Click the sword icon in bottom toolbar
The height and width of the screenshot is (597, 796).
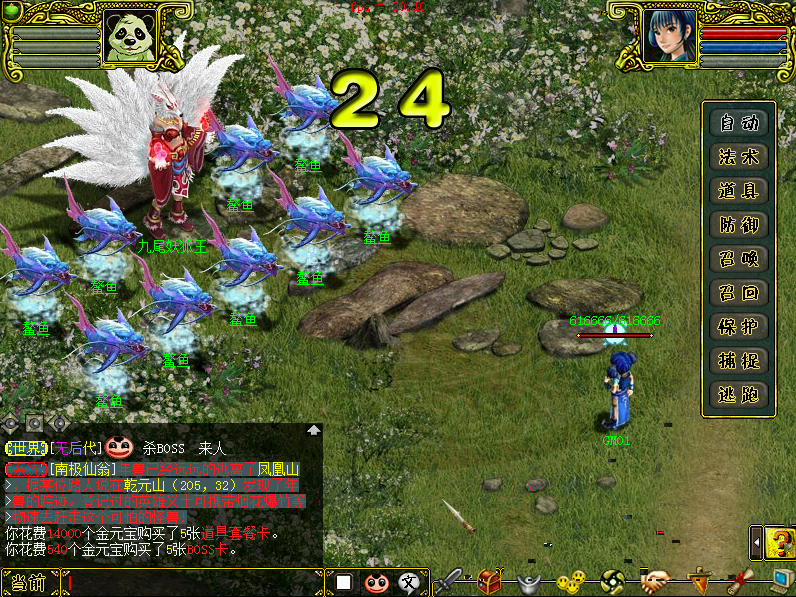tap(450, 581)
